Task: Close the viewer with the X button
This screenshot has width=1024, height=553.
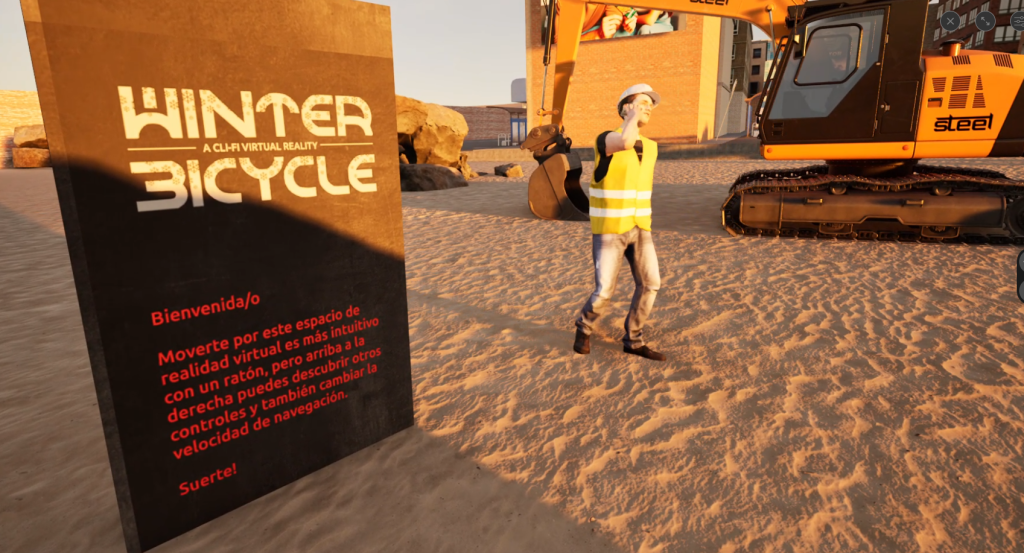Action: pyautogui.click(x=950, y=20)
